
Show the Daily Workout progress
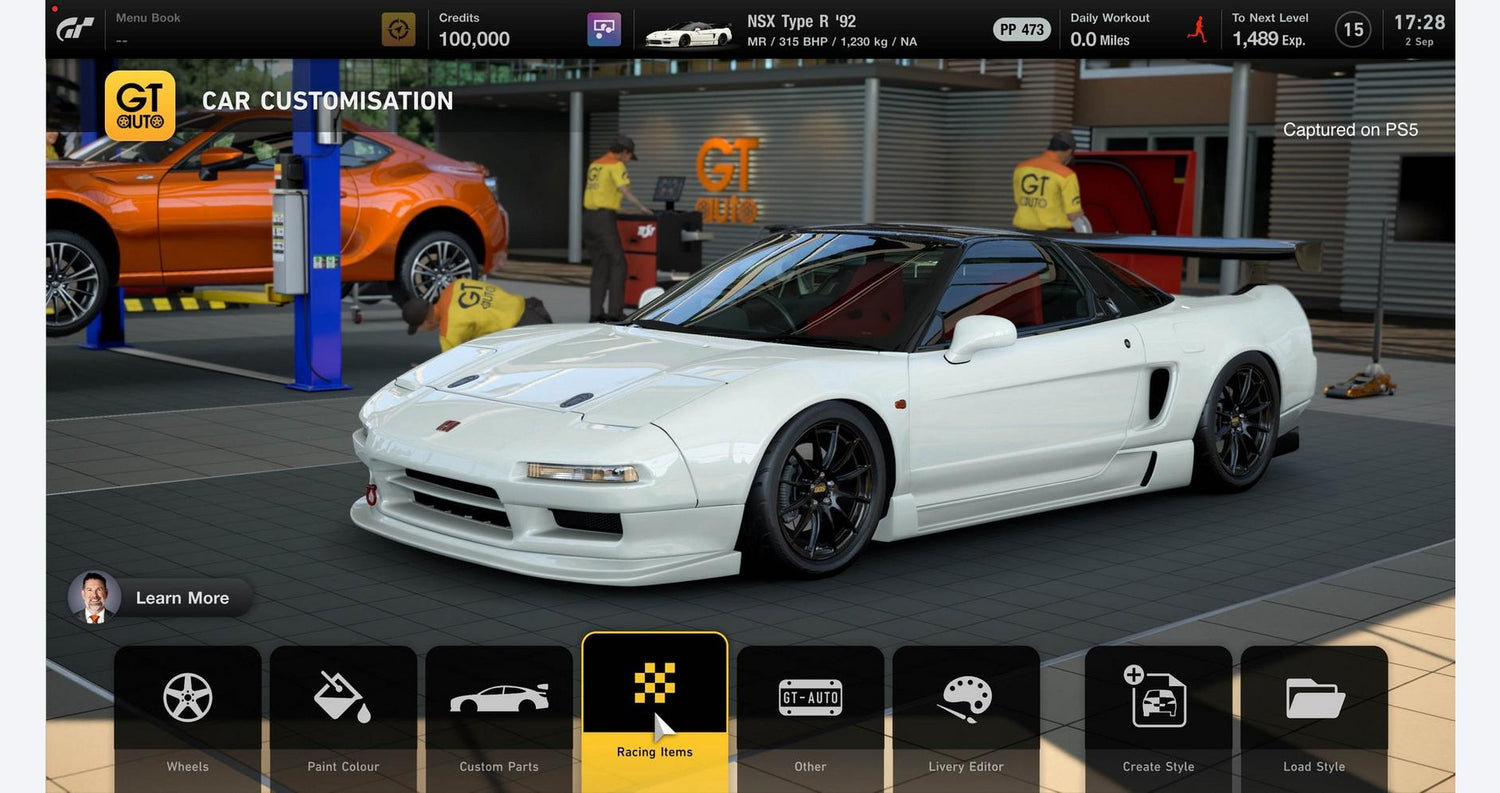pyautogui.click(x=1110, y=29)
